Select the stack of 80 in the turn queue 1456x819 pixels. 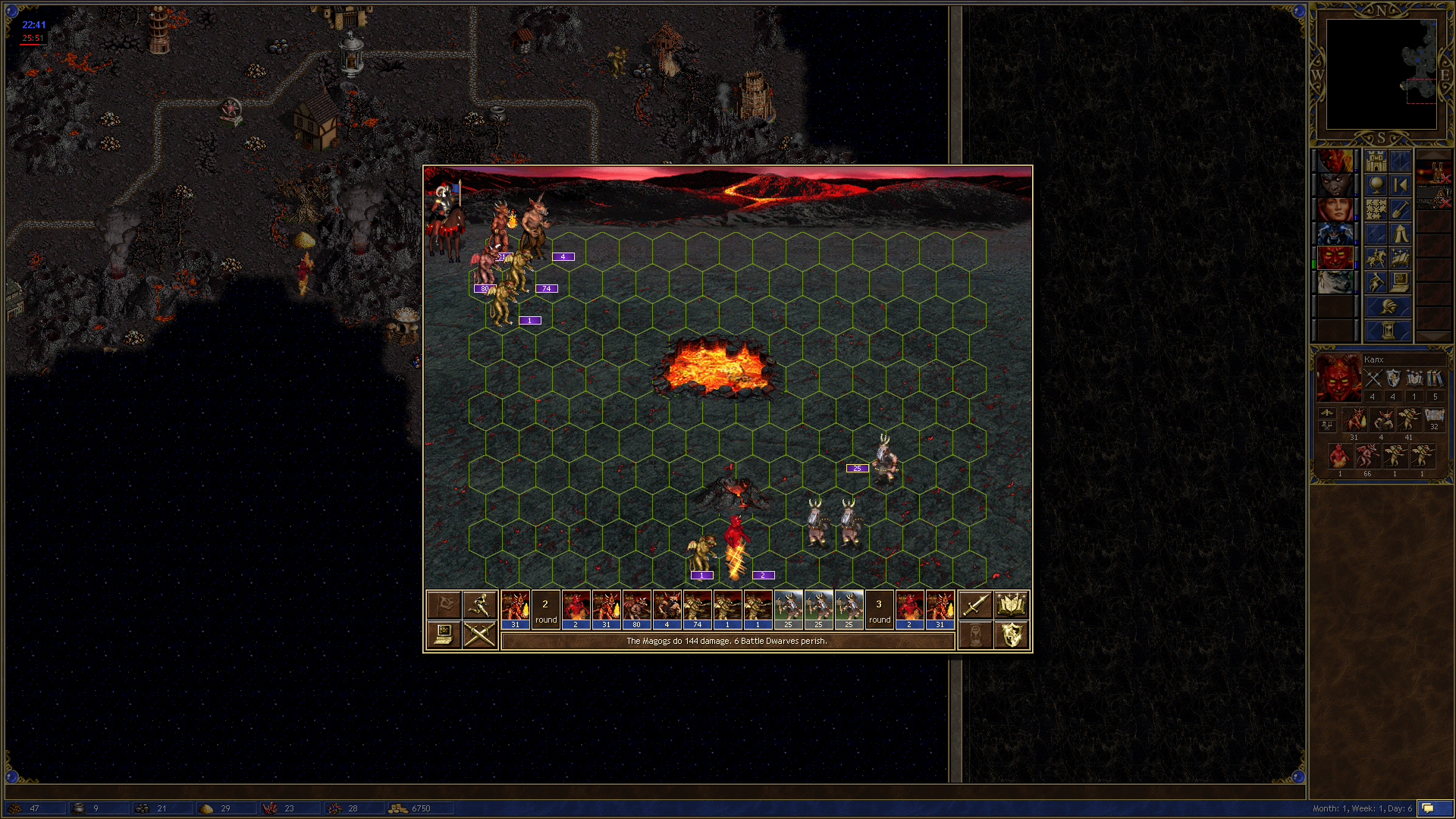(636, 610)
